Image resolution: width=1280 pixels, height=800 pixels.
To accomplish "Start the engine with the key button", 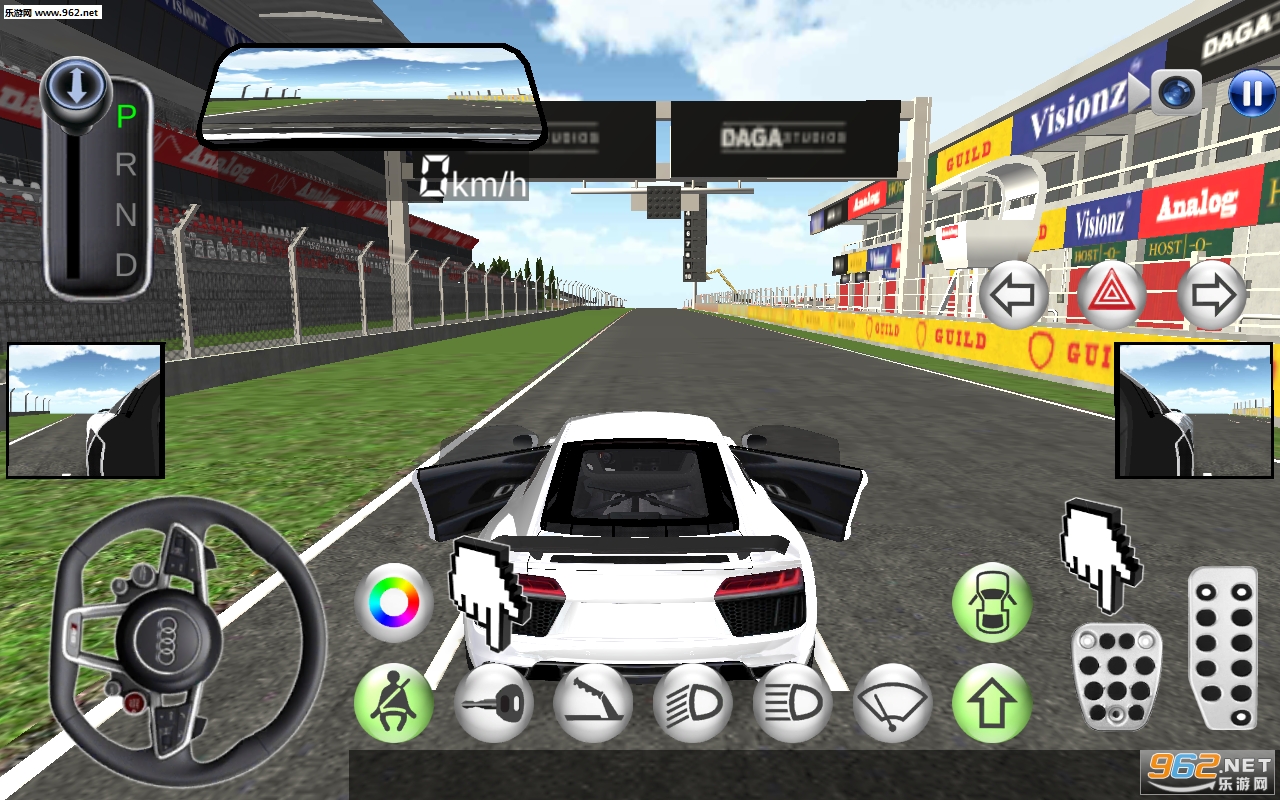I will [493, 703].
